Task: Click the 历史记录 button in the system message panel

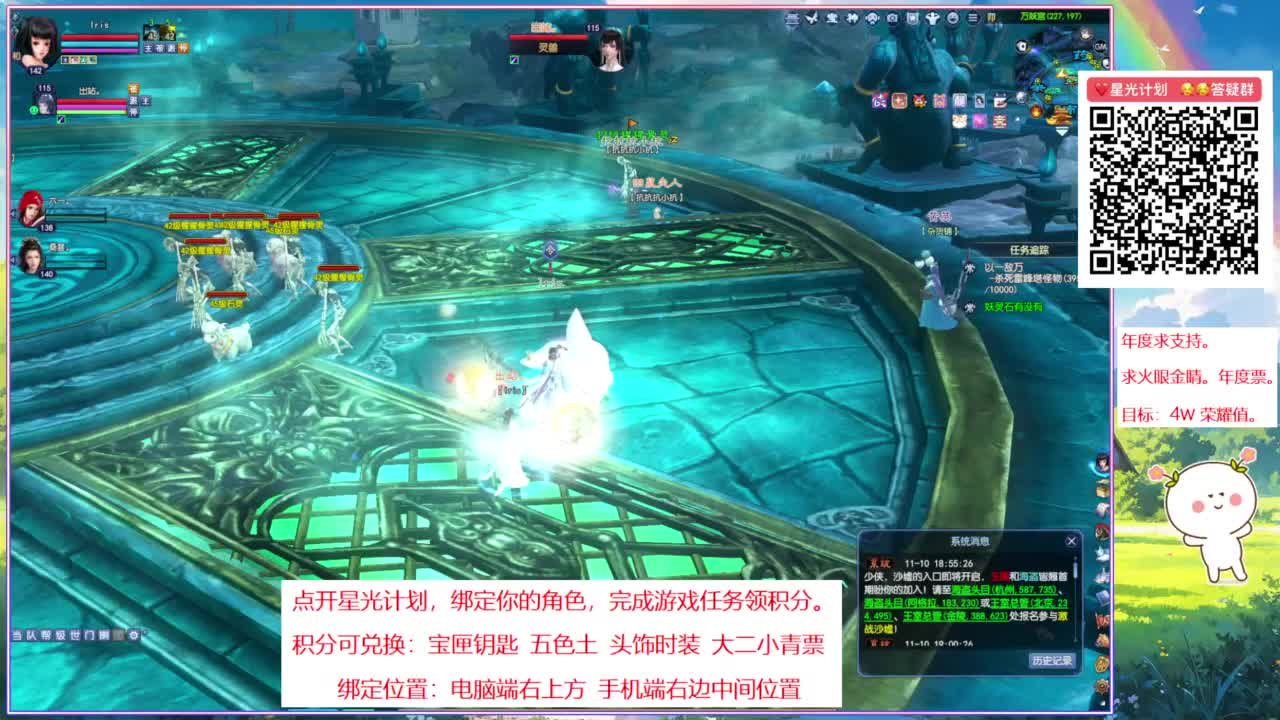Action: [1052, 660]
